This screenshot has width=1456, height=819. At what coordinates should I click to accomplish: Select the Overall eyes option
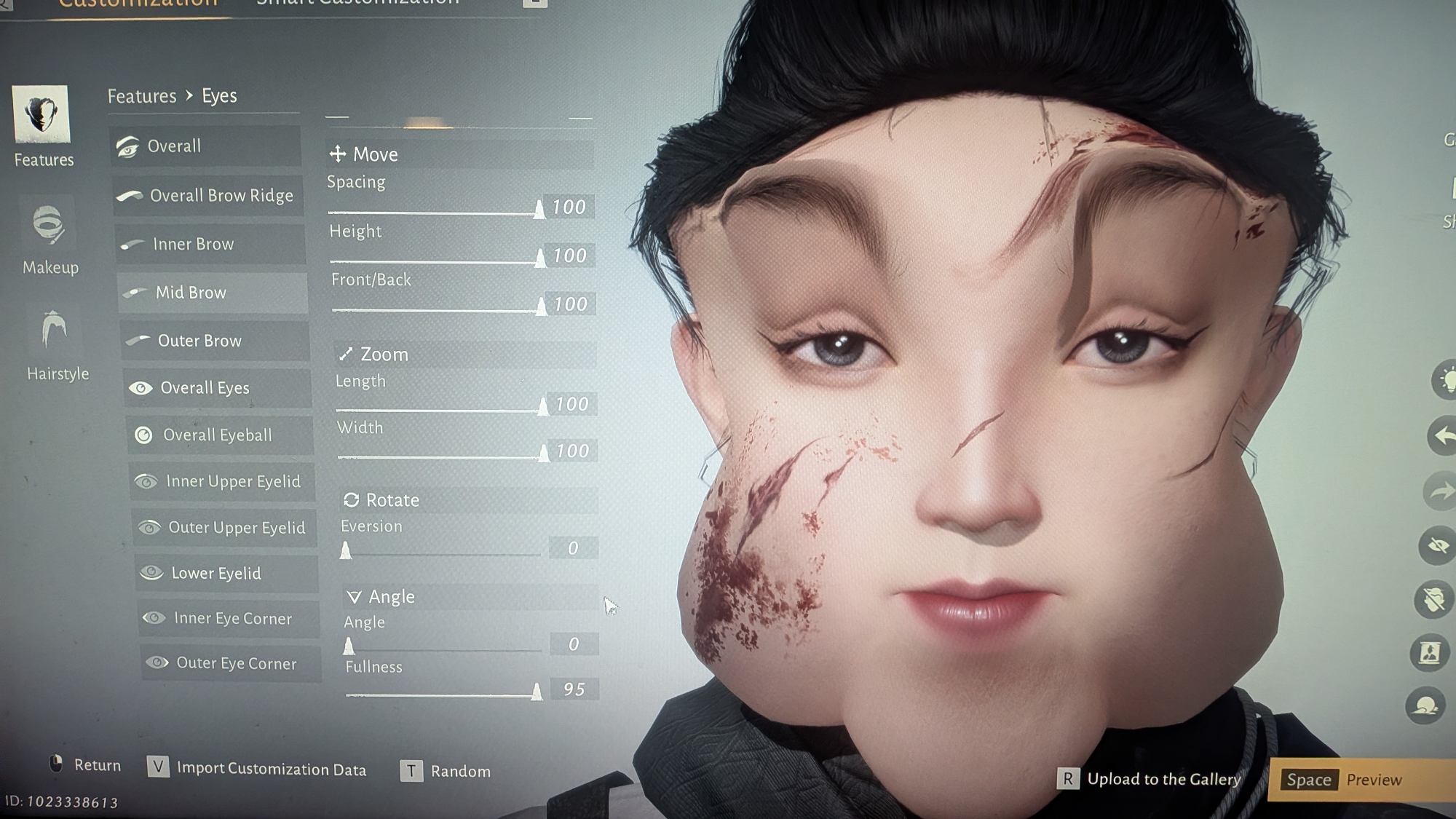click(205, 146)
